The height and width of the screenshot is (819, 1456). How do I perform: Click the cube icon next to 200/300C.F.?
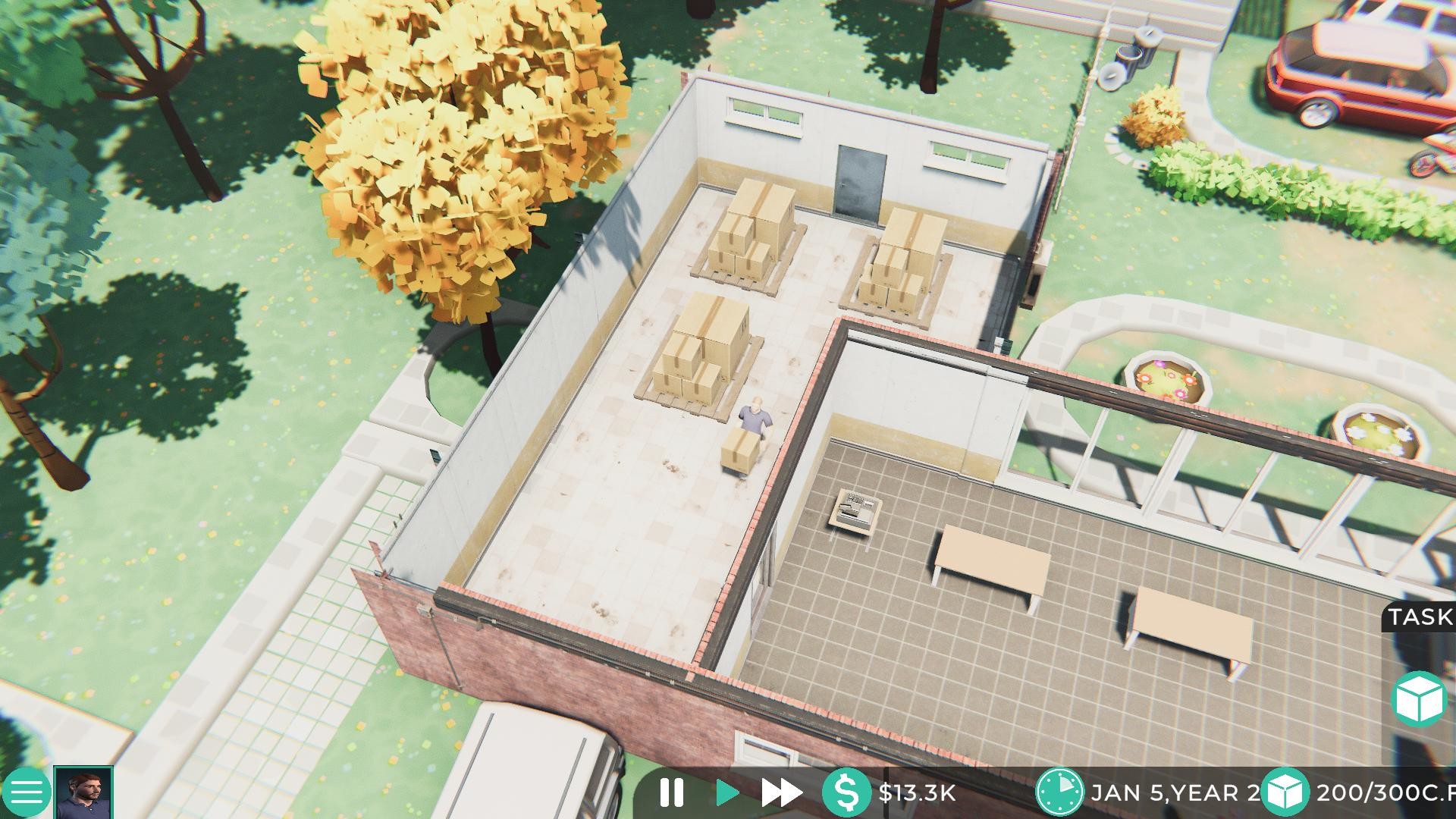tap(1285, 793)
